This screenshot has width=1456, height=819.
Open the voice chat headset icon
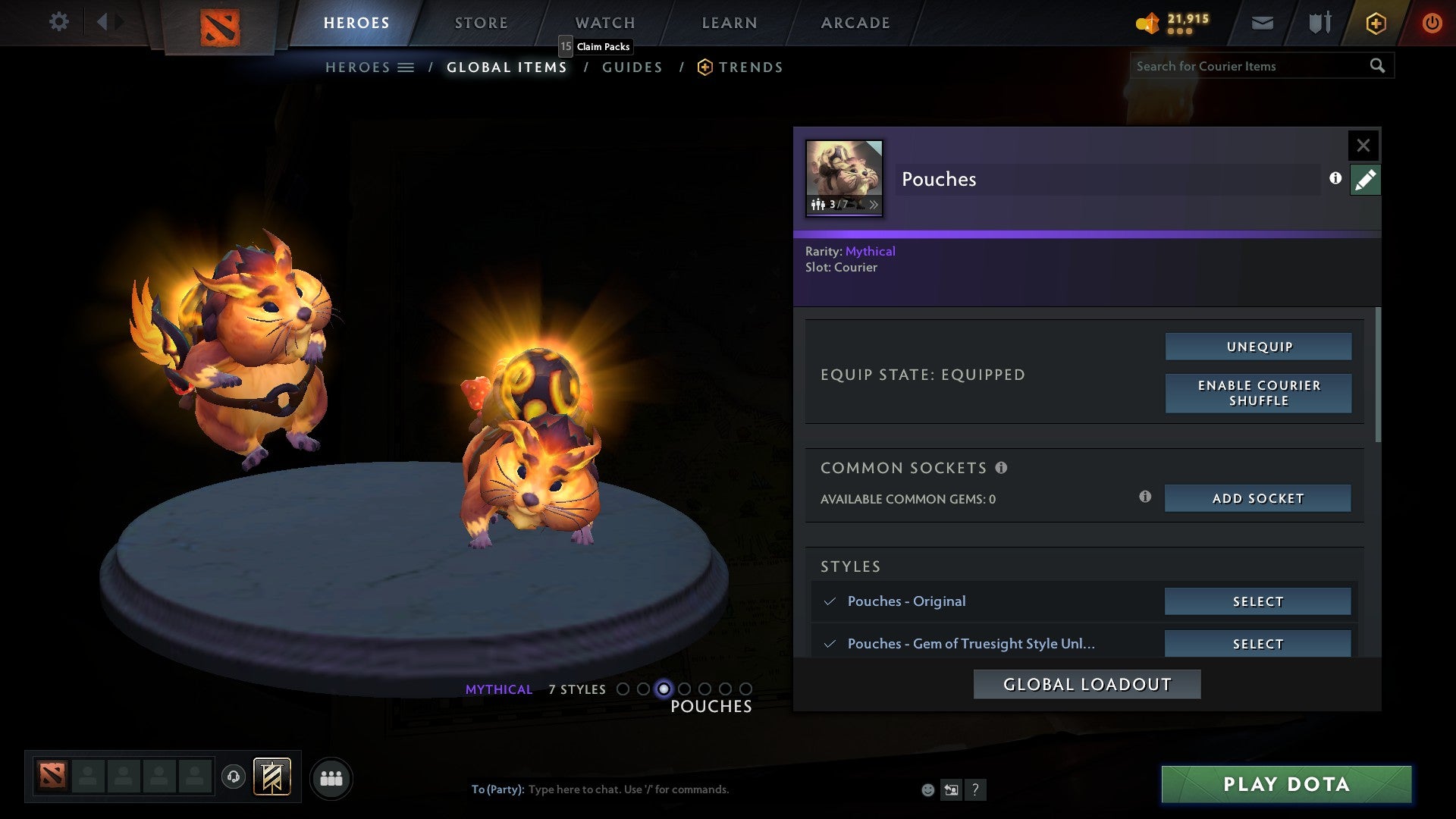[x=234, y=777]
